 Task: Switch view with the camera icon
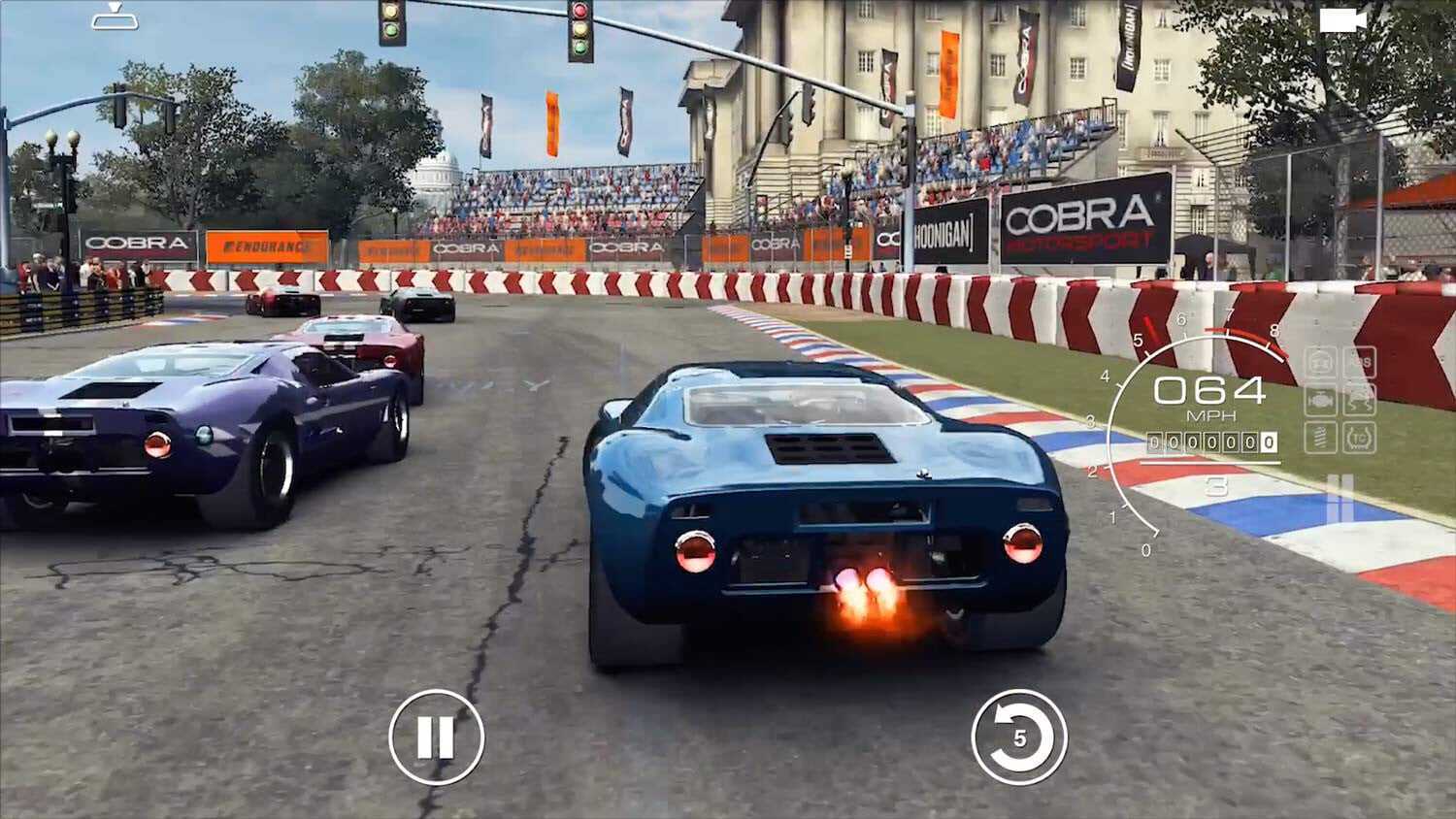pos(1342,20)
